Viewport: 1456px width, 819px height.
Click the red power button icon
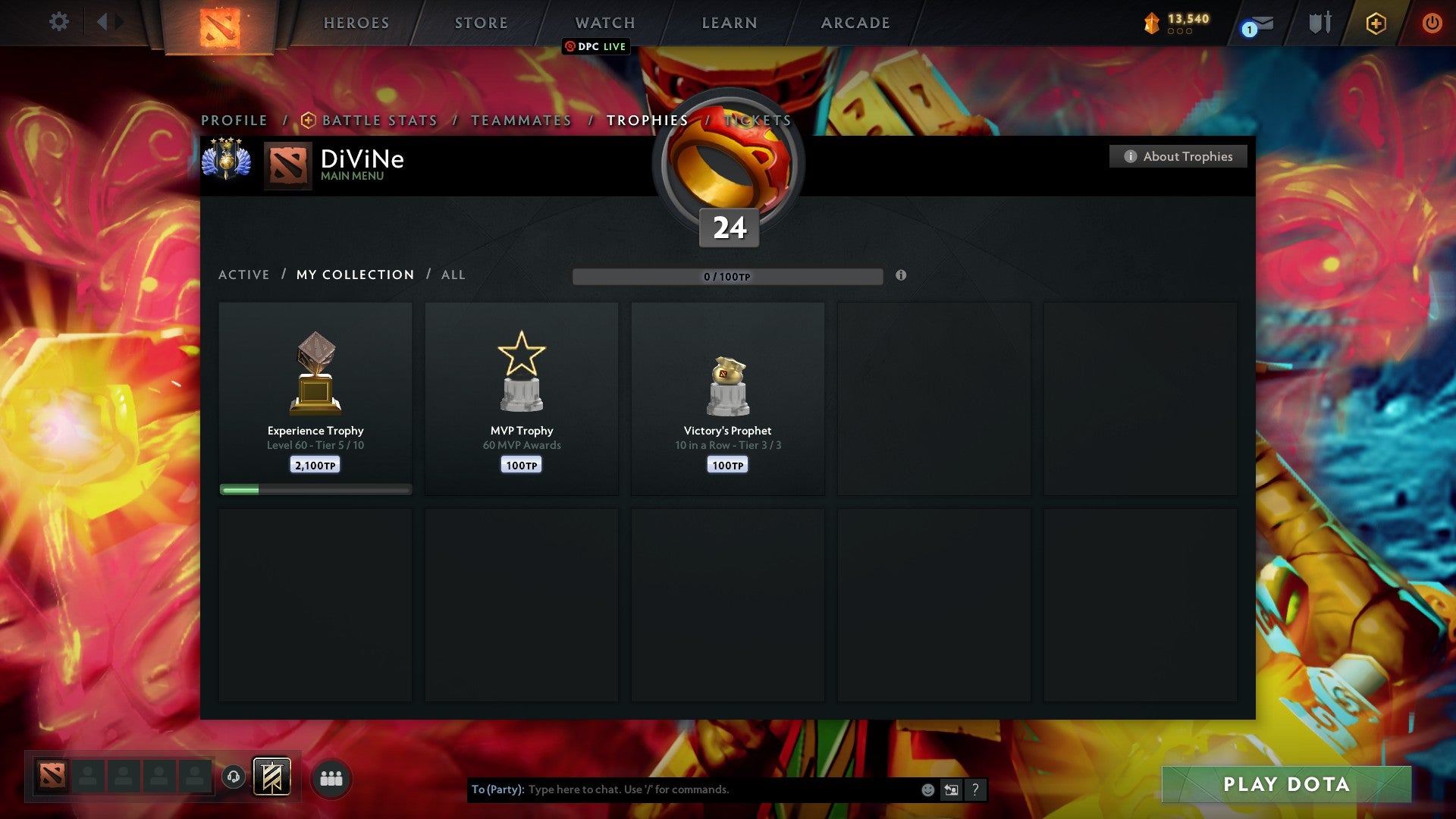[1432, 22]
